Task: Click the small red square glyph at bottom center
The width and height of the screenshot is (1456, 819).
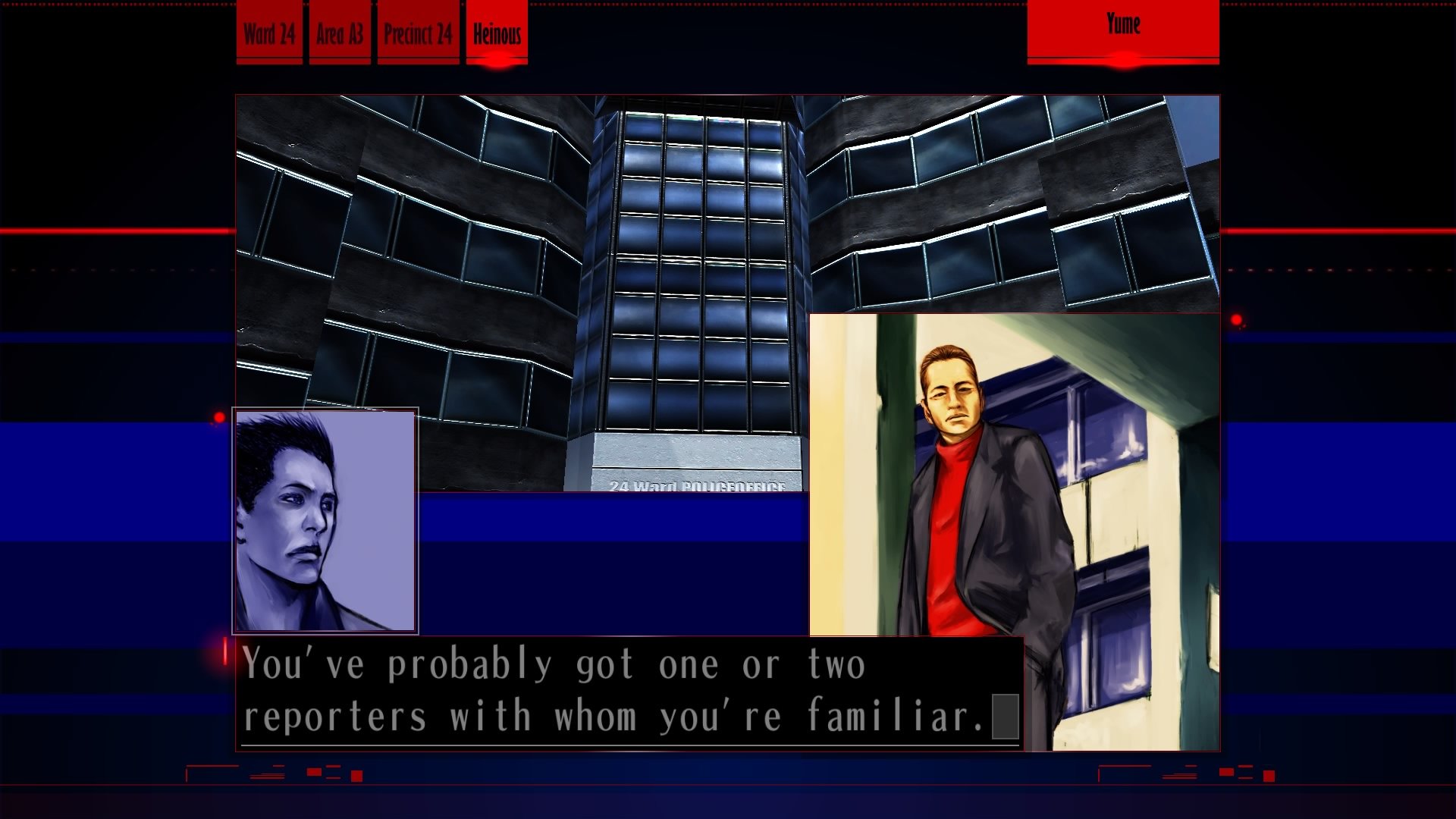Action: click(x=356, y=776)
